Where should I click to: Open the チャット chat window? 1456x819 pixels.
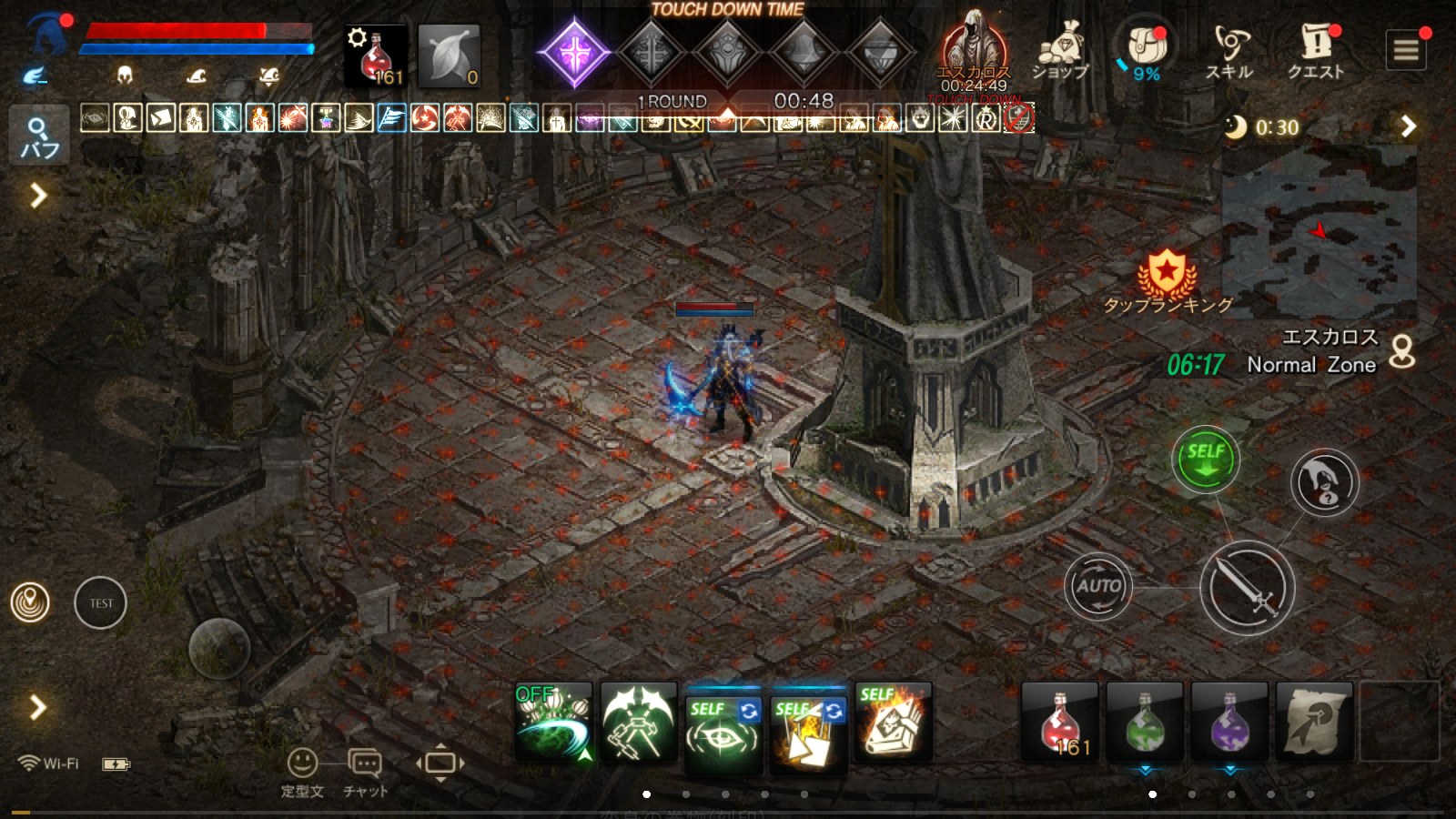[365, 772]
